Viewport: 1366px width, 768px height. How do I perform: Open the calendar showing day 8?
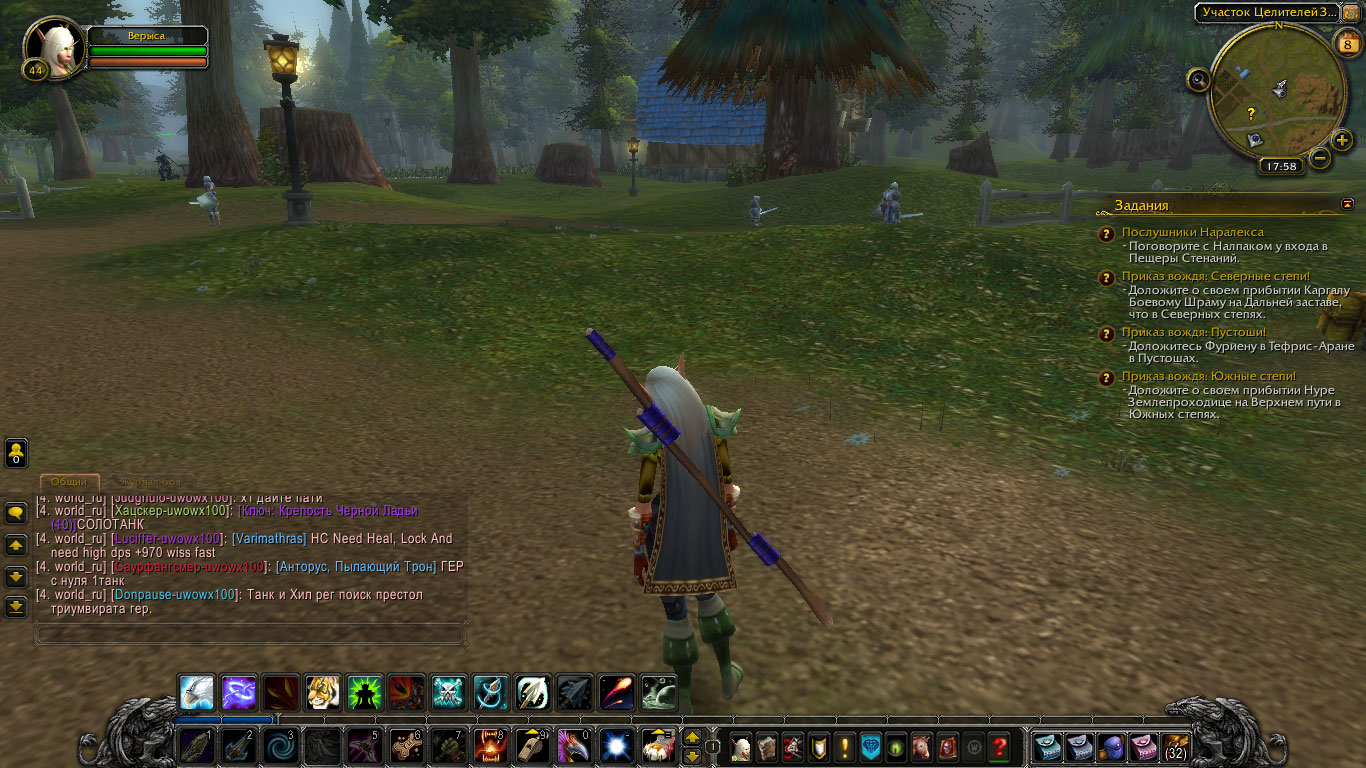tap(1348, 43)
